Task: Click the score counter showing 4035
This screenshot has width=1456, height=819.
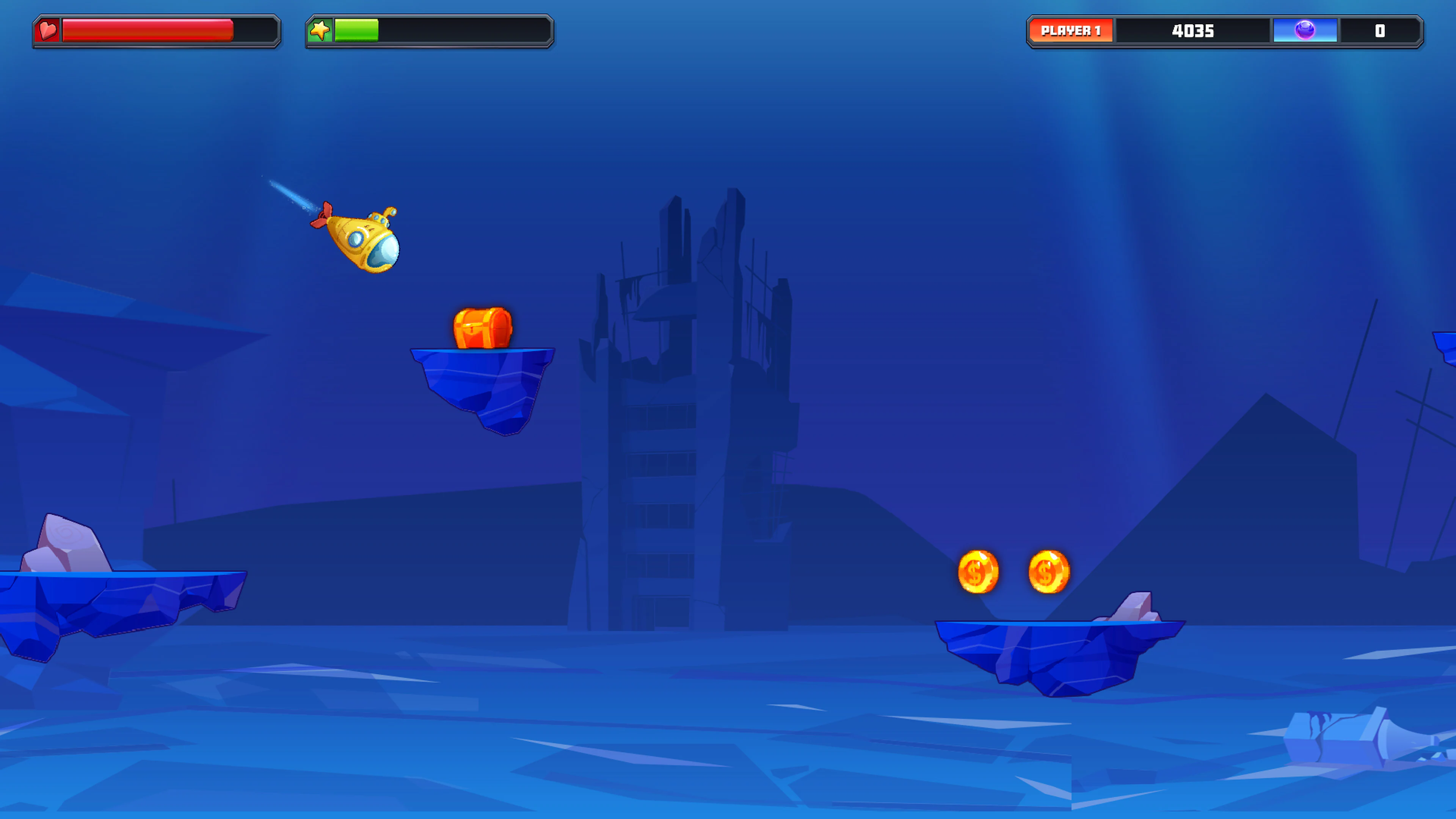Action: (x=1192, y=31)
